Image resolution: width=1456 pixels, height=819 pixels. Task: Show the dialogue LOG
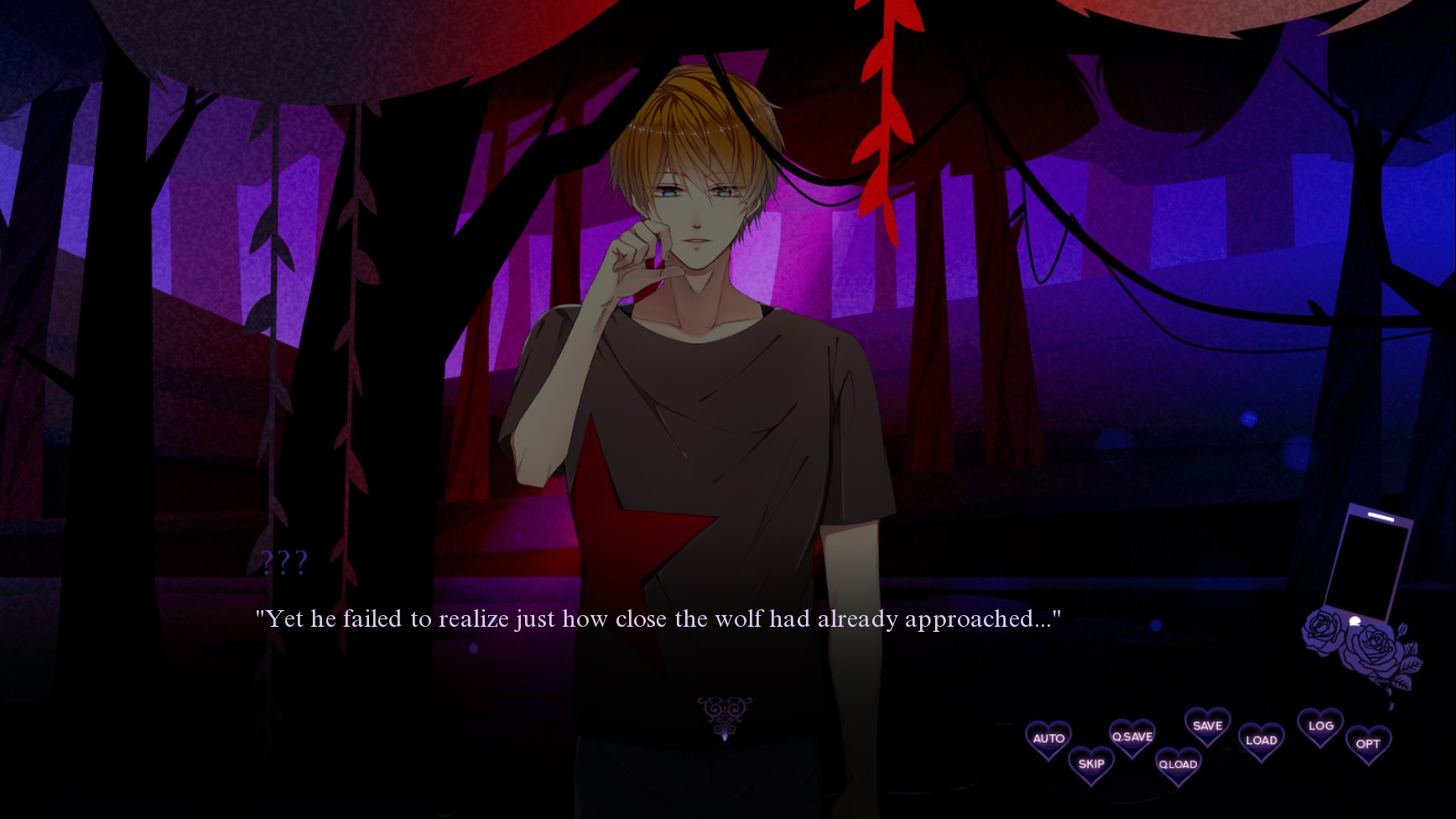(1320, 727)
